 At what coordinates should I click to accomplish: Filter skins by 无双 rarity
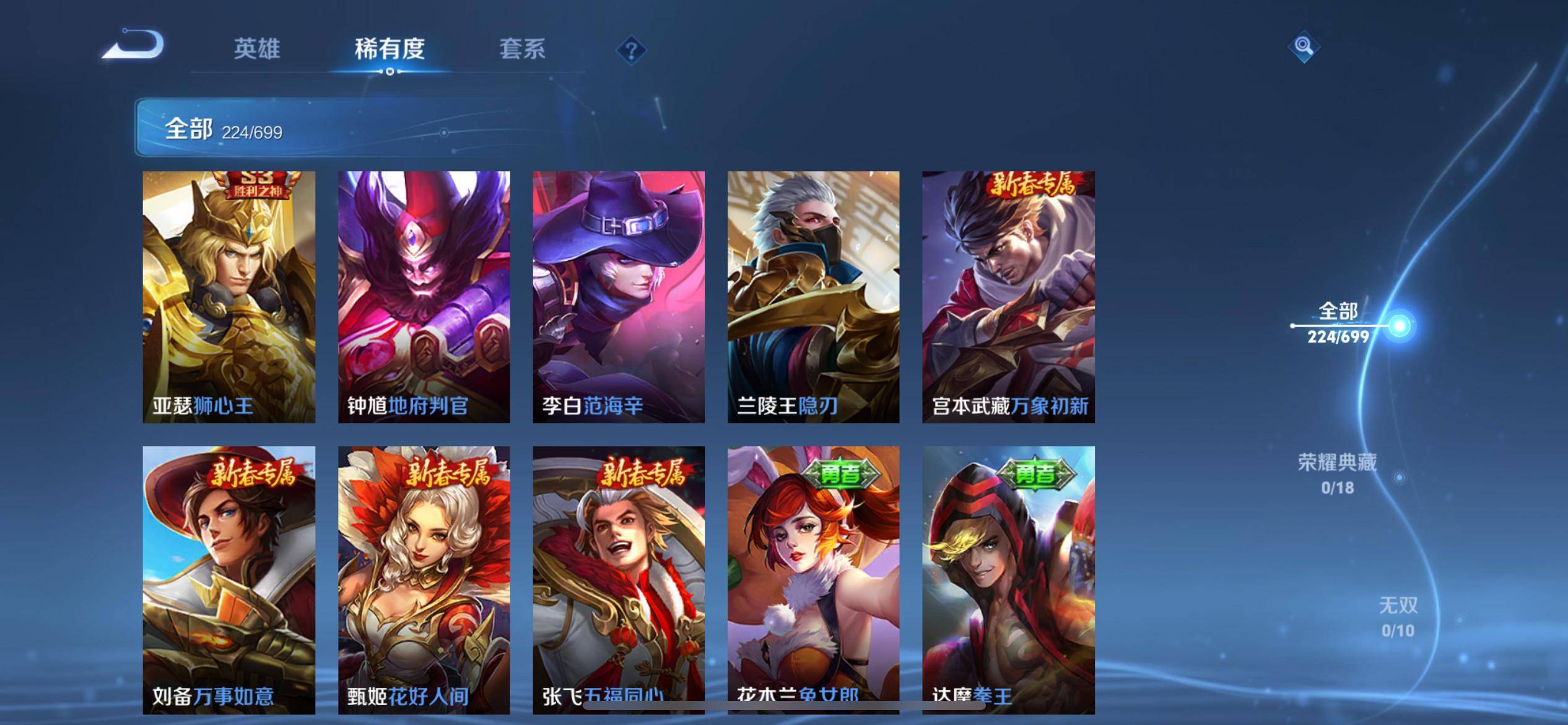[x=1398, y=617]
